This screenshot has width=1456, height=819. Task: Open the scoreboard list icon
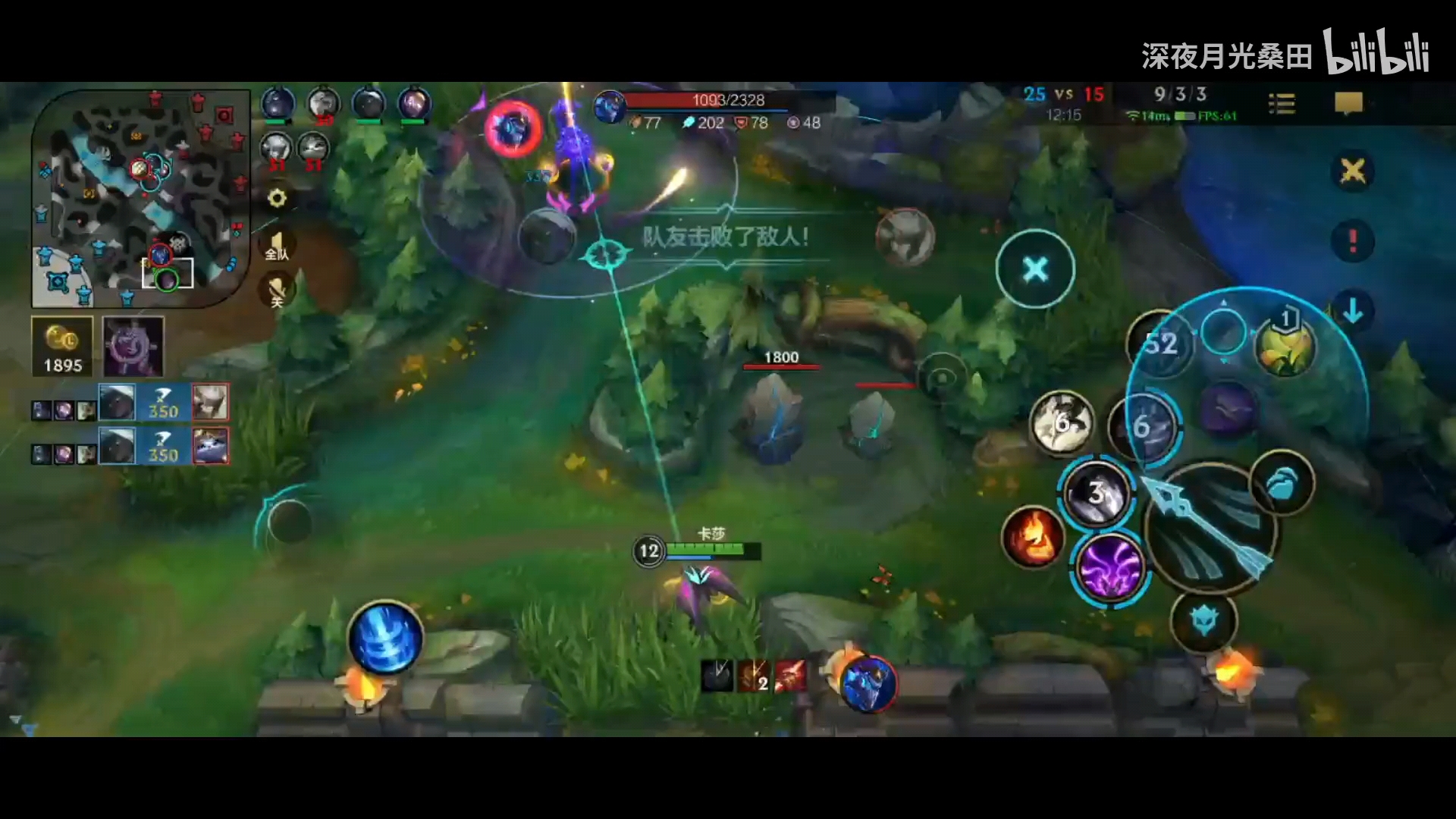pyautogui.click(x=1282, y=103)
